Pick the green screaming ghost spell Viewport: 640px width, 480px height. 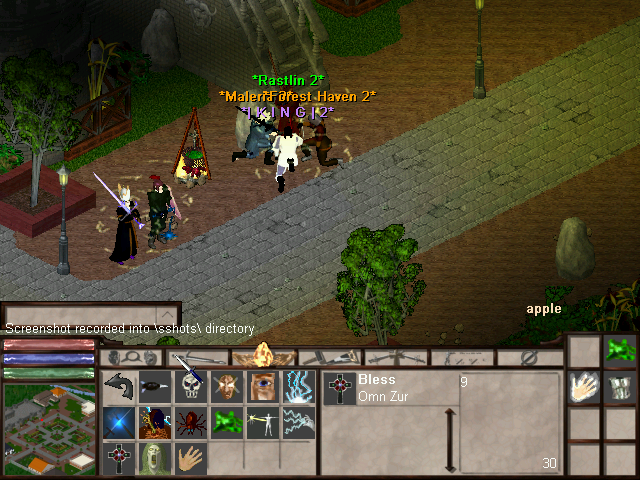[x=154, y=458]
